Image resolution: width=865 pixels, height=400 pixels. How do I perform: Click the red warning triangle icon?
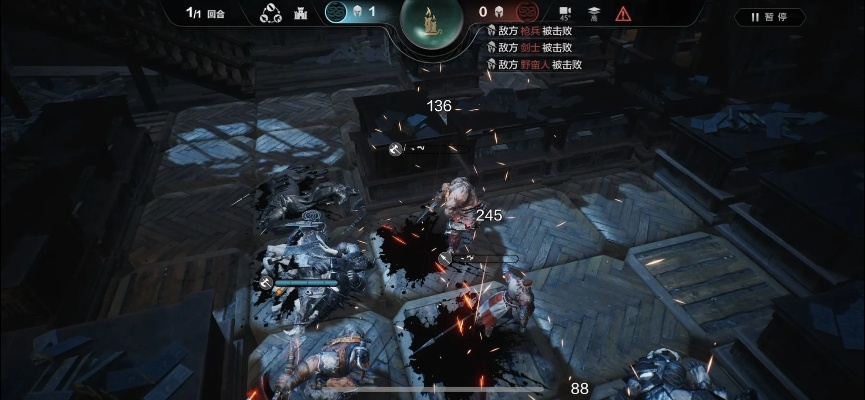623,13
